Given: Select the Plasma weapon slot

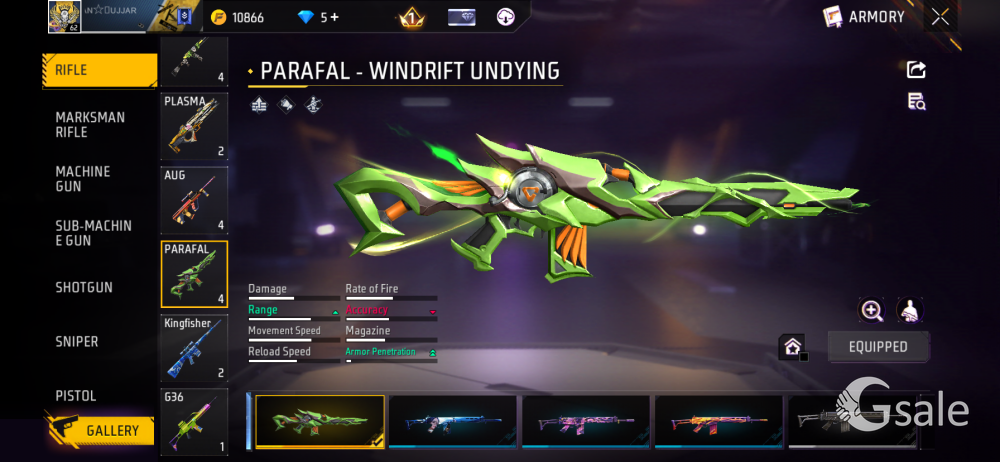Looking at the screenshot, I should (194, 126).
